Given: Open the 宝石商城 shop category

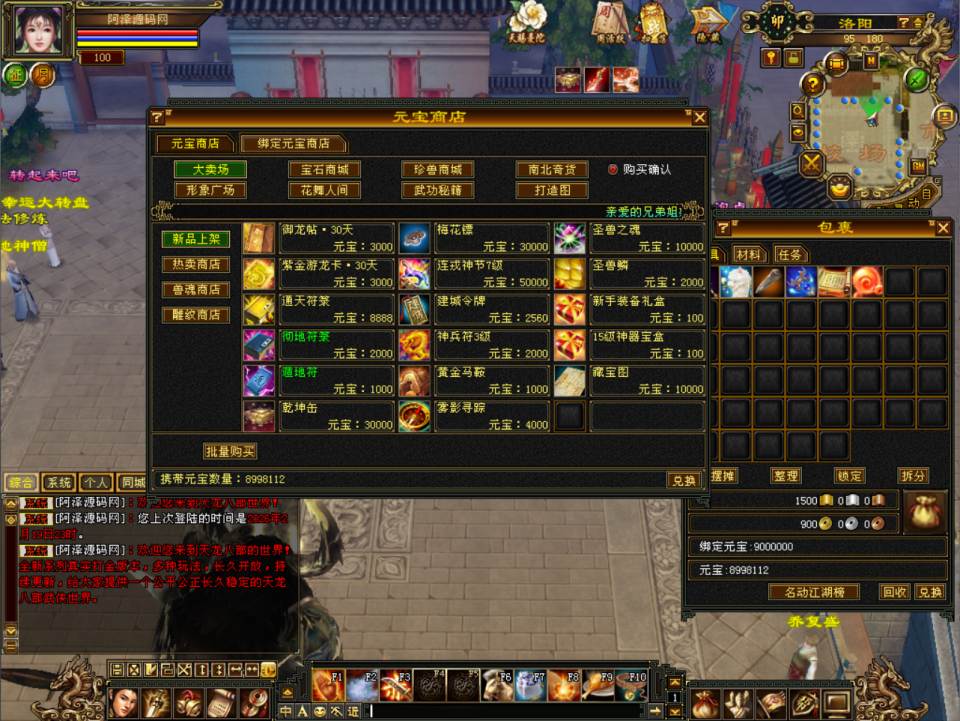Looking at the screenshot, I should (324, 170).
